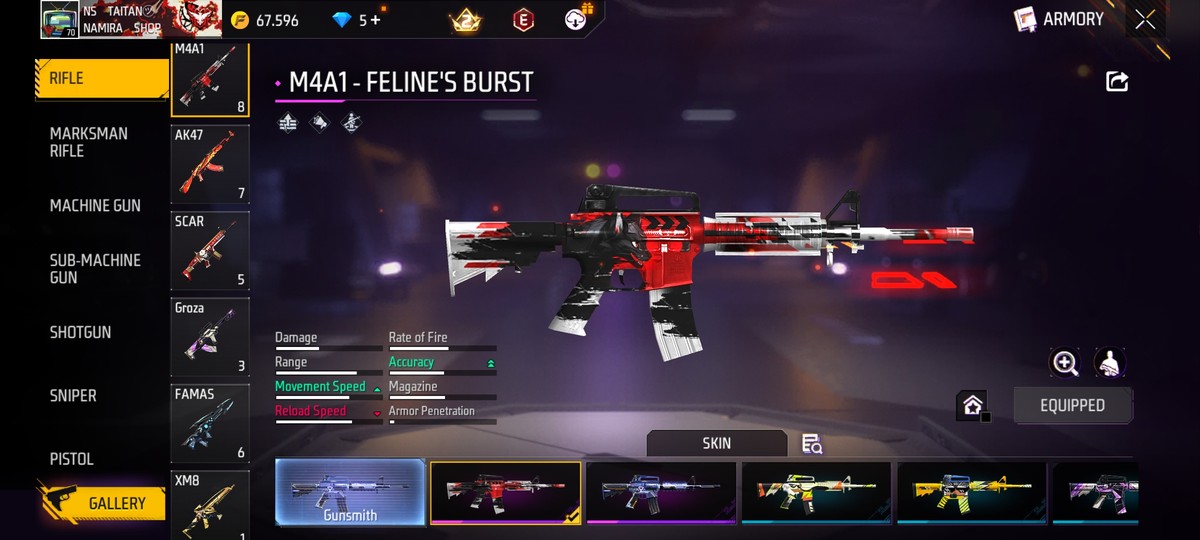Choose the Shotgun category

(80, 332)
